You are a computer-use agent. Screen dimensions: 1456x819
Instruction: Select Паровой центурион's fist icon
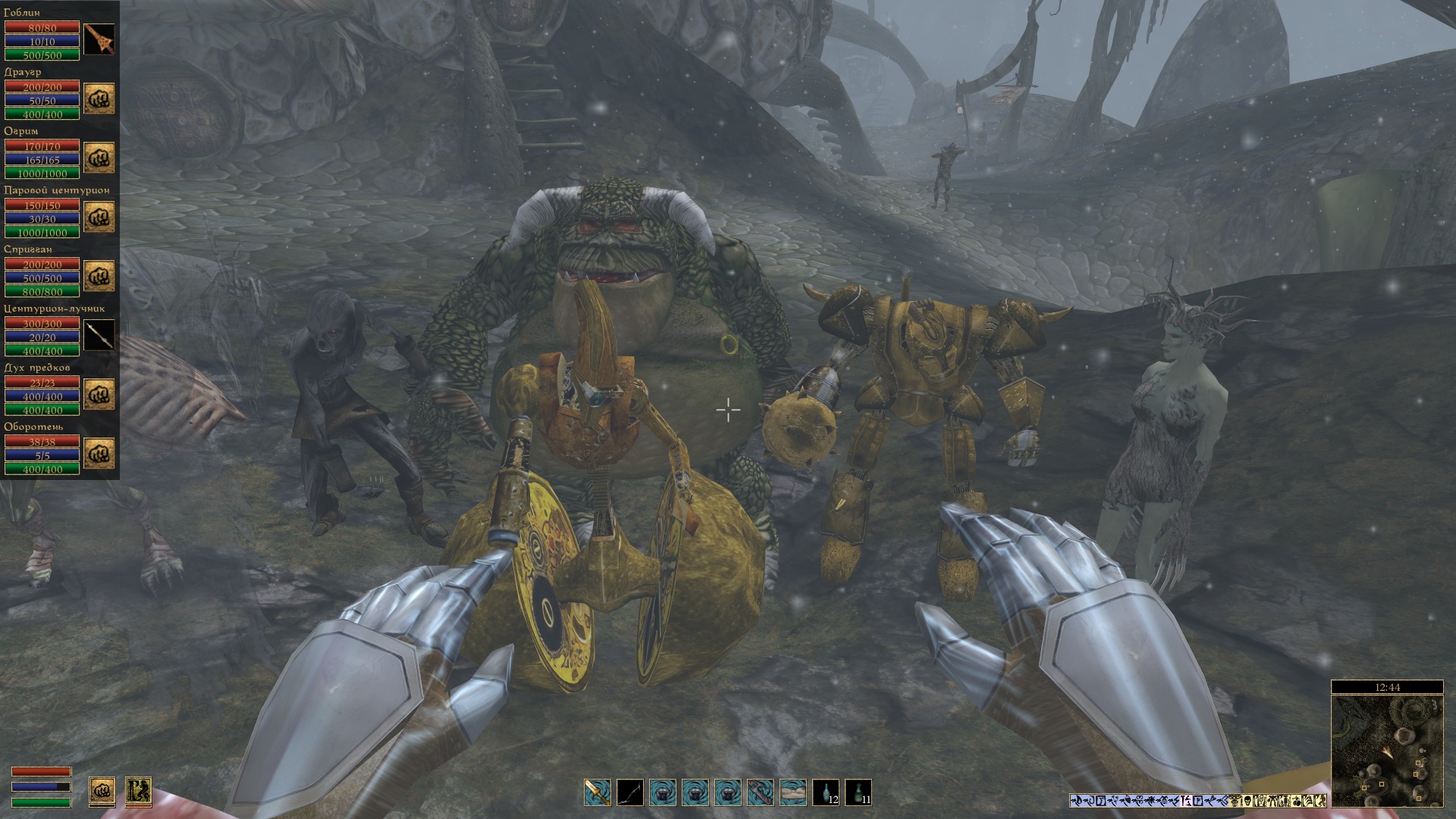[99, 217]
